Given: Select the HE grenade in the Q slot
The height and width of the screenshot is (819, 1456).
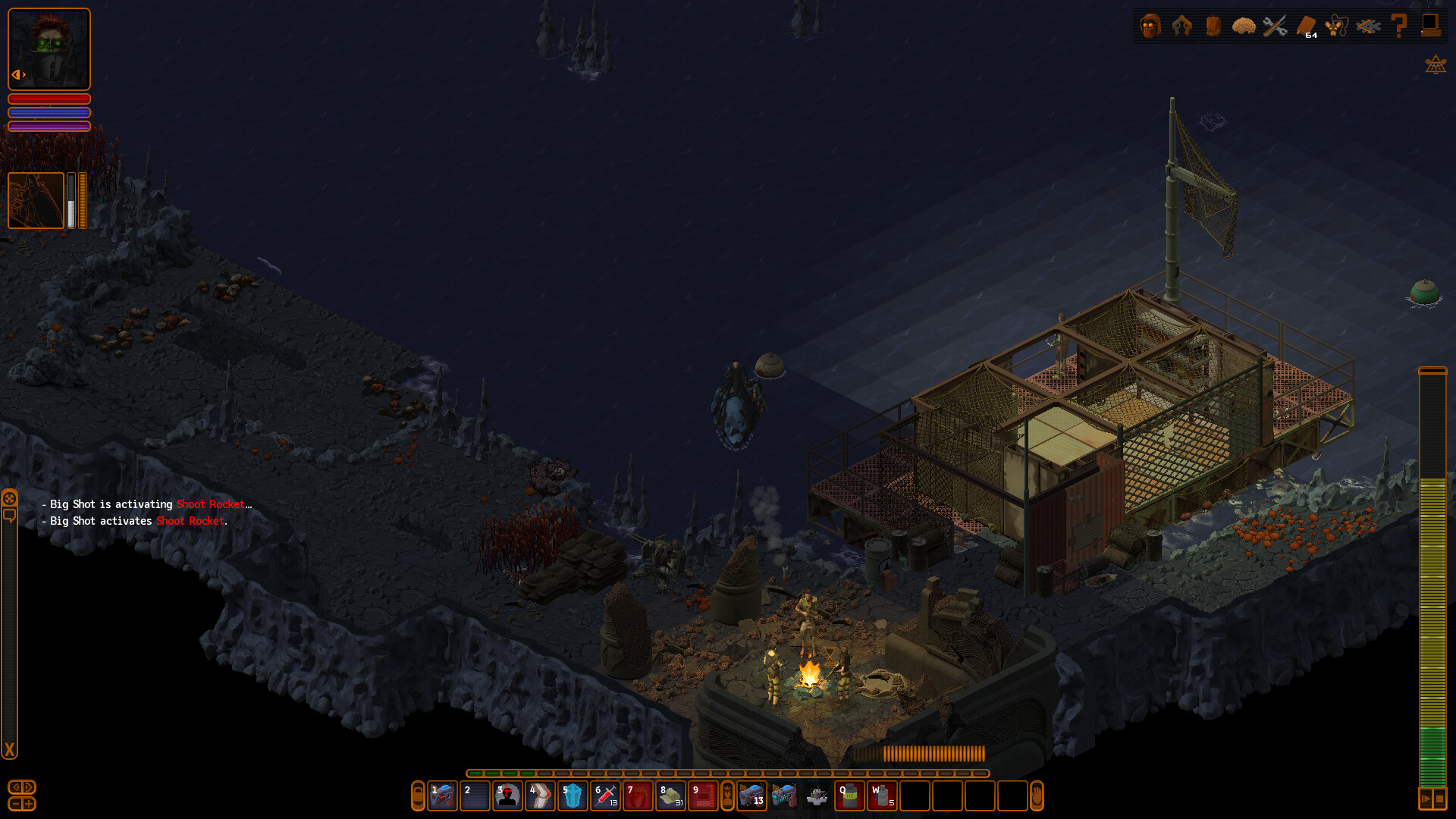Looking at the screenshot, I should (x=850, y=797).
